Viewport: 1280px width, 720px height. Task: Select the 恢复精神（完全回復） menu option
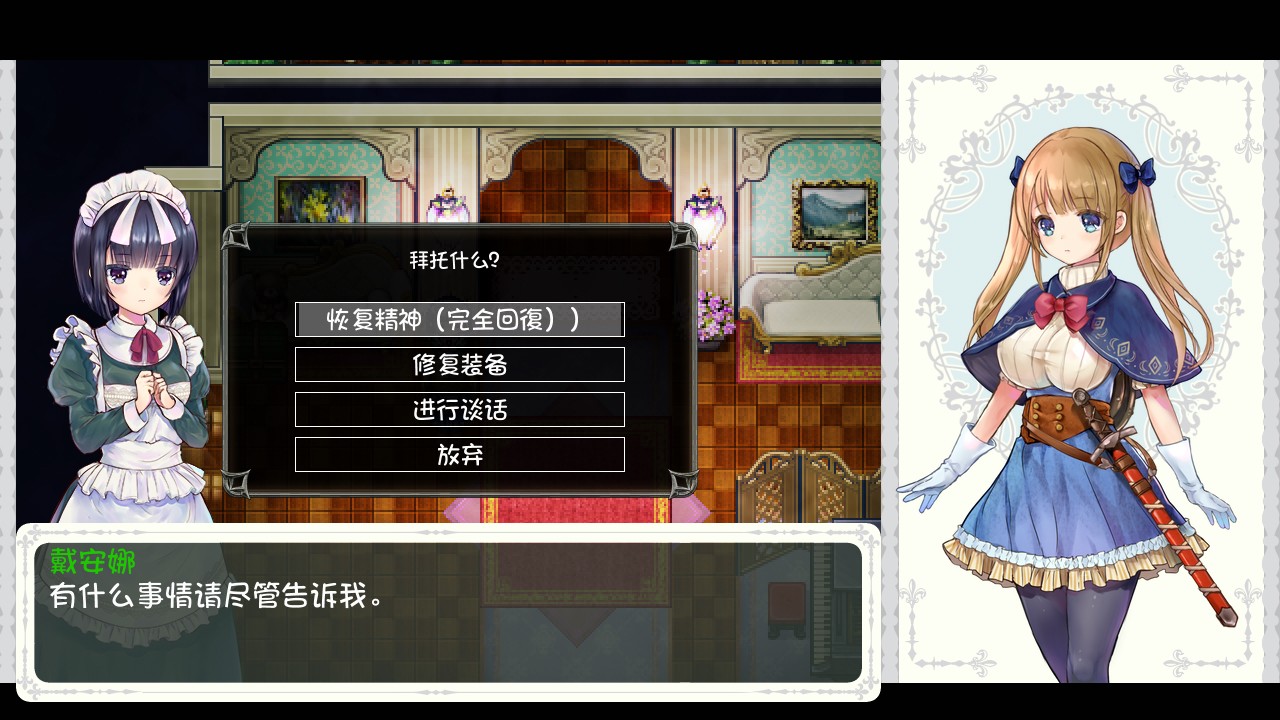(459, 319)
